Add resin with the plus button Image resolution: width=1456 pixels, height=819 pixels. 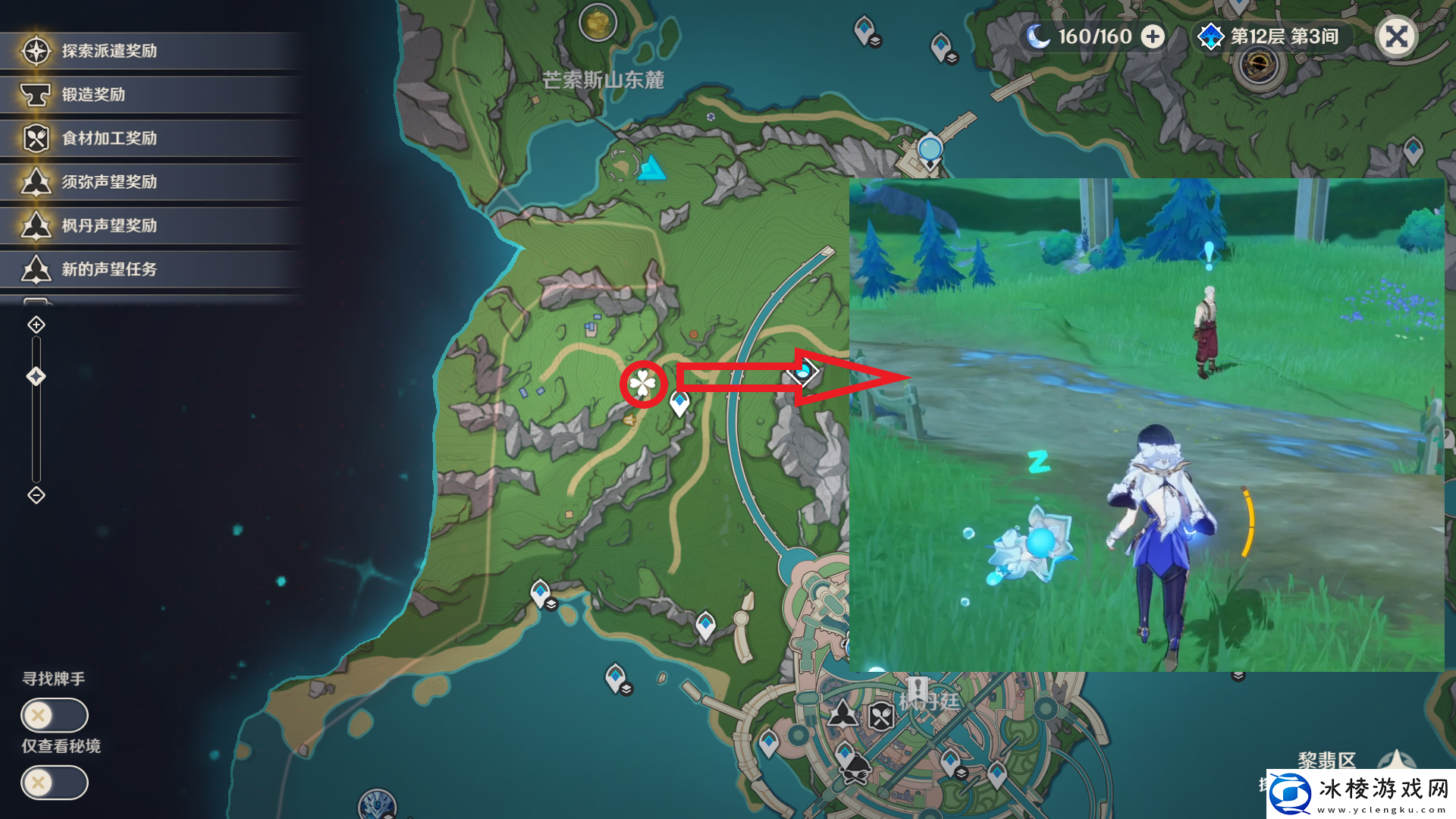click(1153, 36)
